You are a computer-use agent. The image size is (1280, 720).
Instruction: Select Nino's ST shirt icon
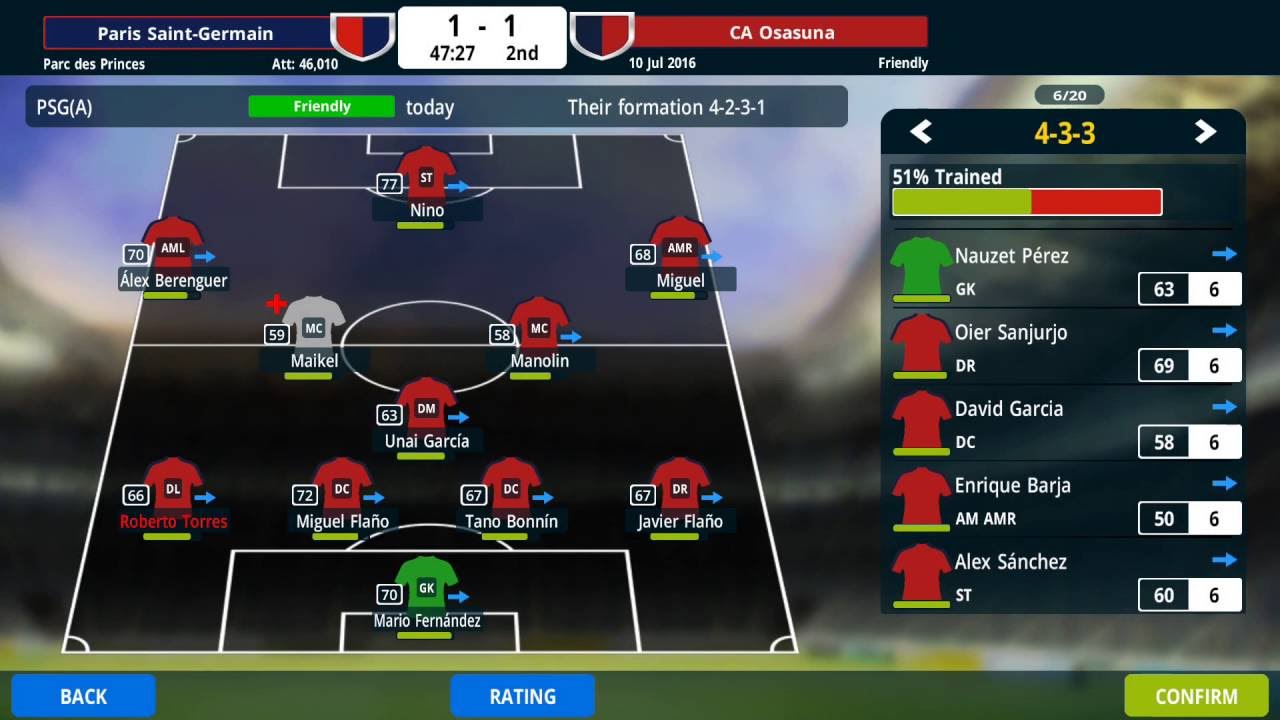click(425, 175)
